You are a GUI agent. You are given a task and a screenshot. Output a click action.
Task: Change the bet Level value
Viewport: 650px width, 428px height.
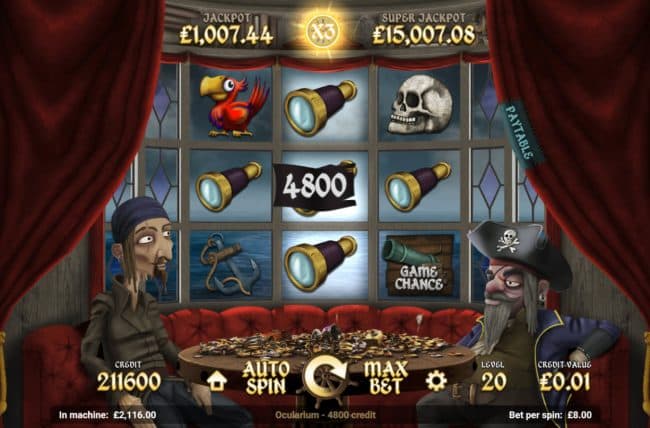tap(491, 380)
